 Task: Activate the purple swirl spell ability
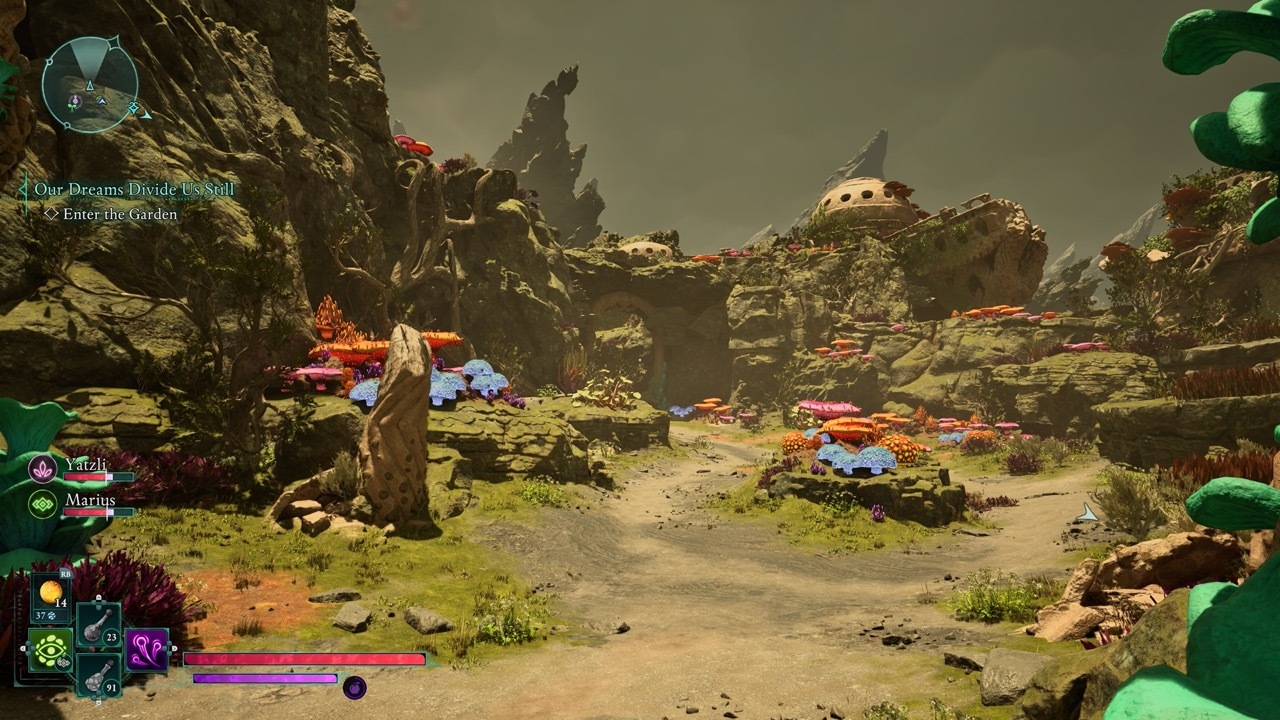click(146, 649)
